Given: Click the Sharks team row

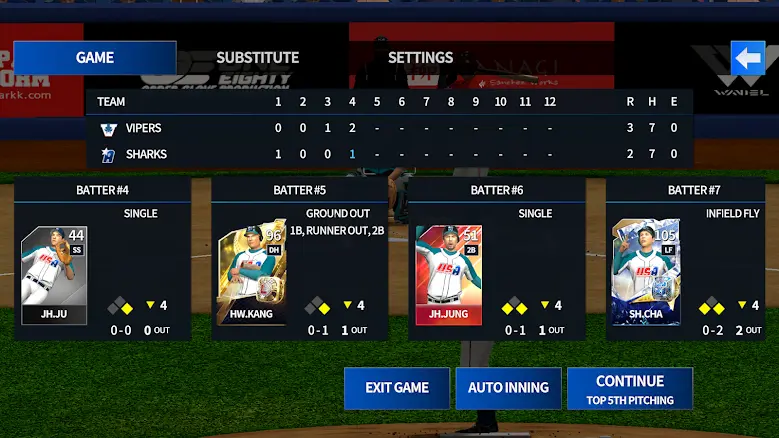Looking at the screenshot, I should tap(146, 154).
